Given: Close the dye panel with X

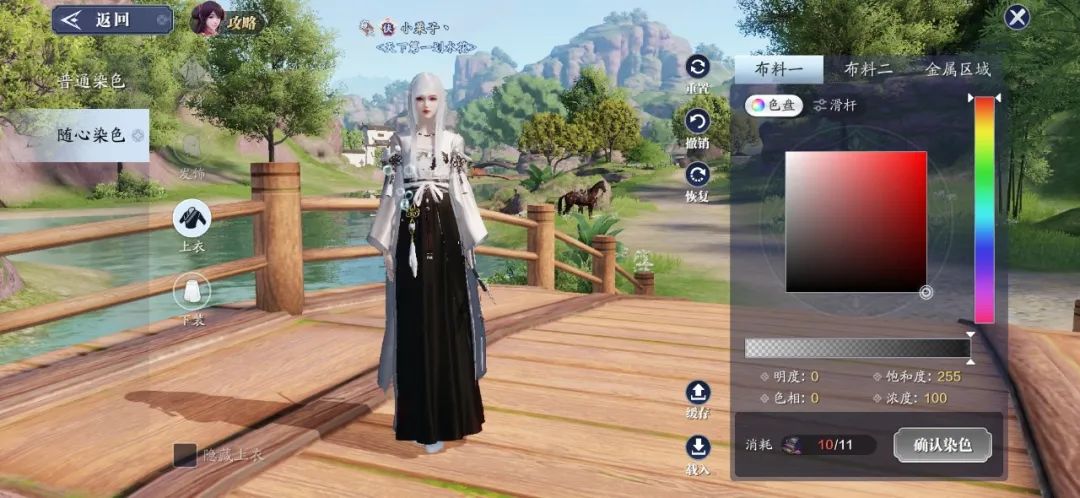Looking at the screenshot, I should (1017, 17).
